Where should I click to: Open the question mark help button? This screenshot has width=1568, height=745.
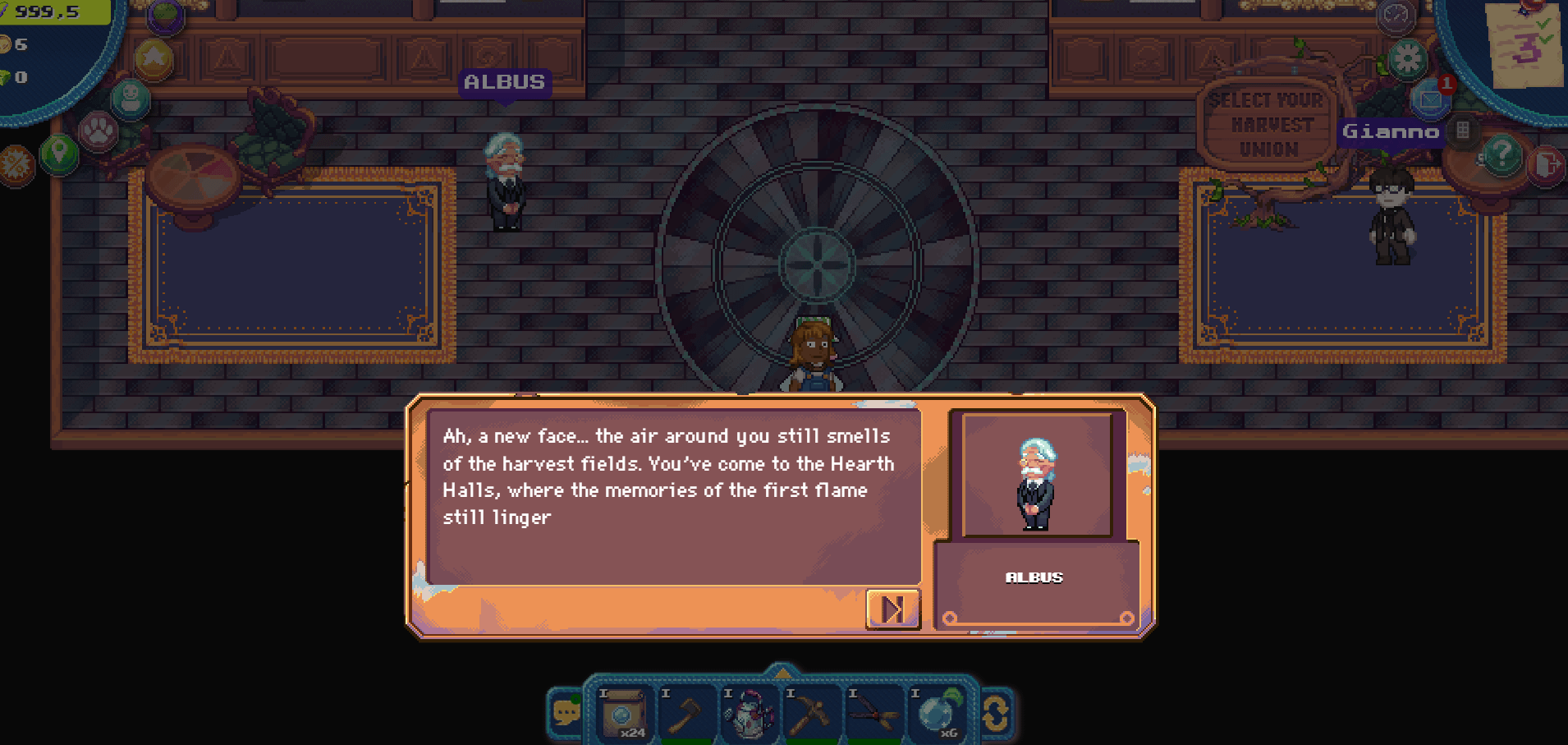pos(1502,154)
